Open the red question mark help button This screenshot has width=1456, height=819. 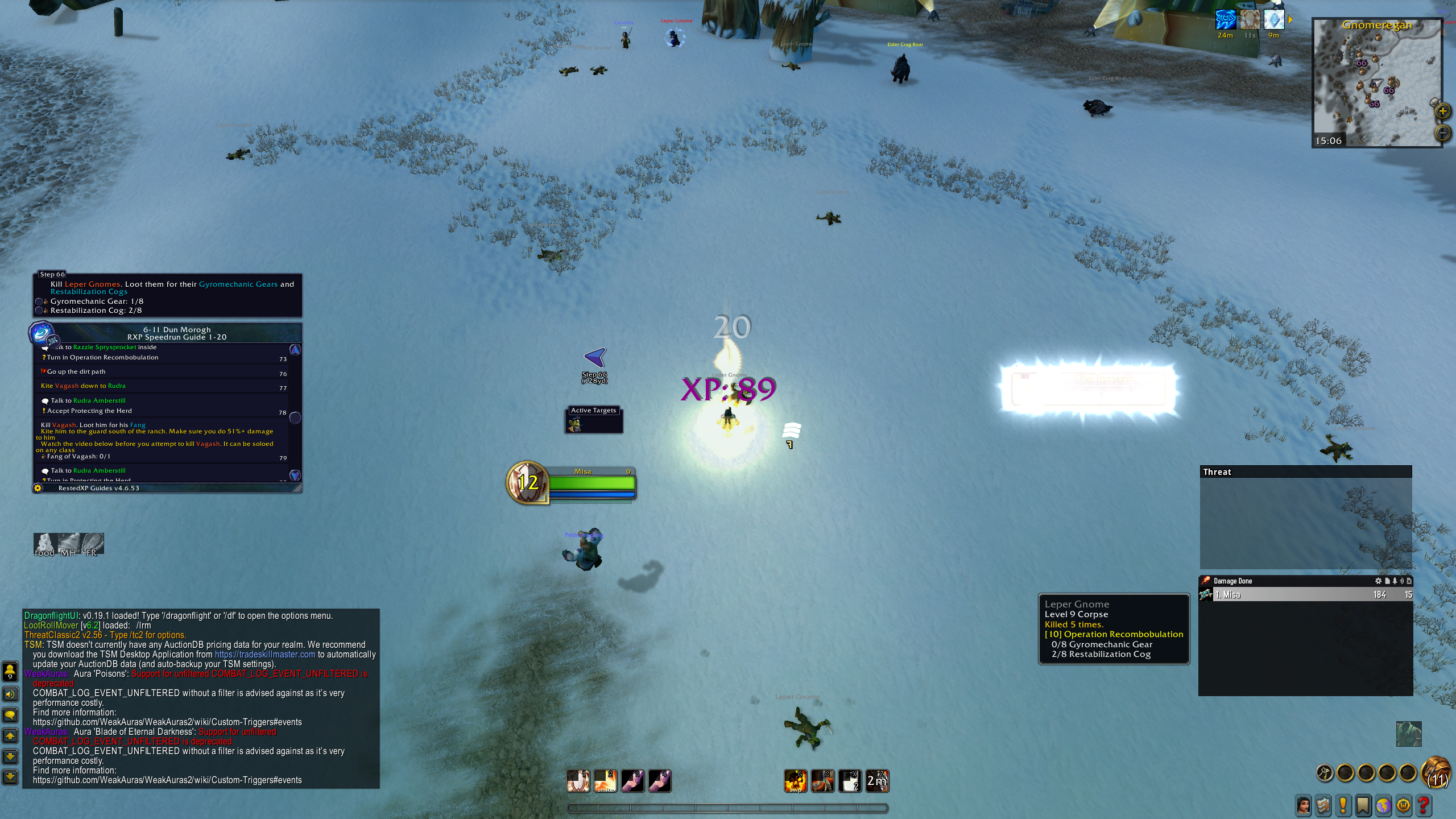1424,805
